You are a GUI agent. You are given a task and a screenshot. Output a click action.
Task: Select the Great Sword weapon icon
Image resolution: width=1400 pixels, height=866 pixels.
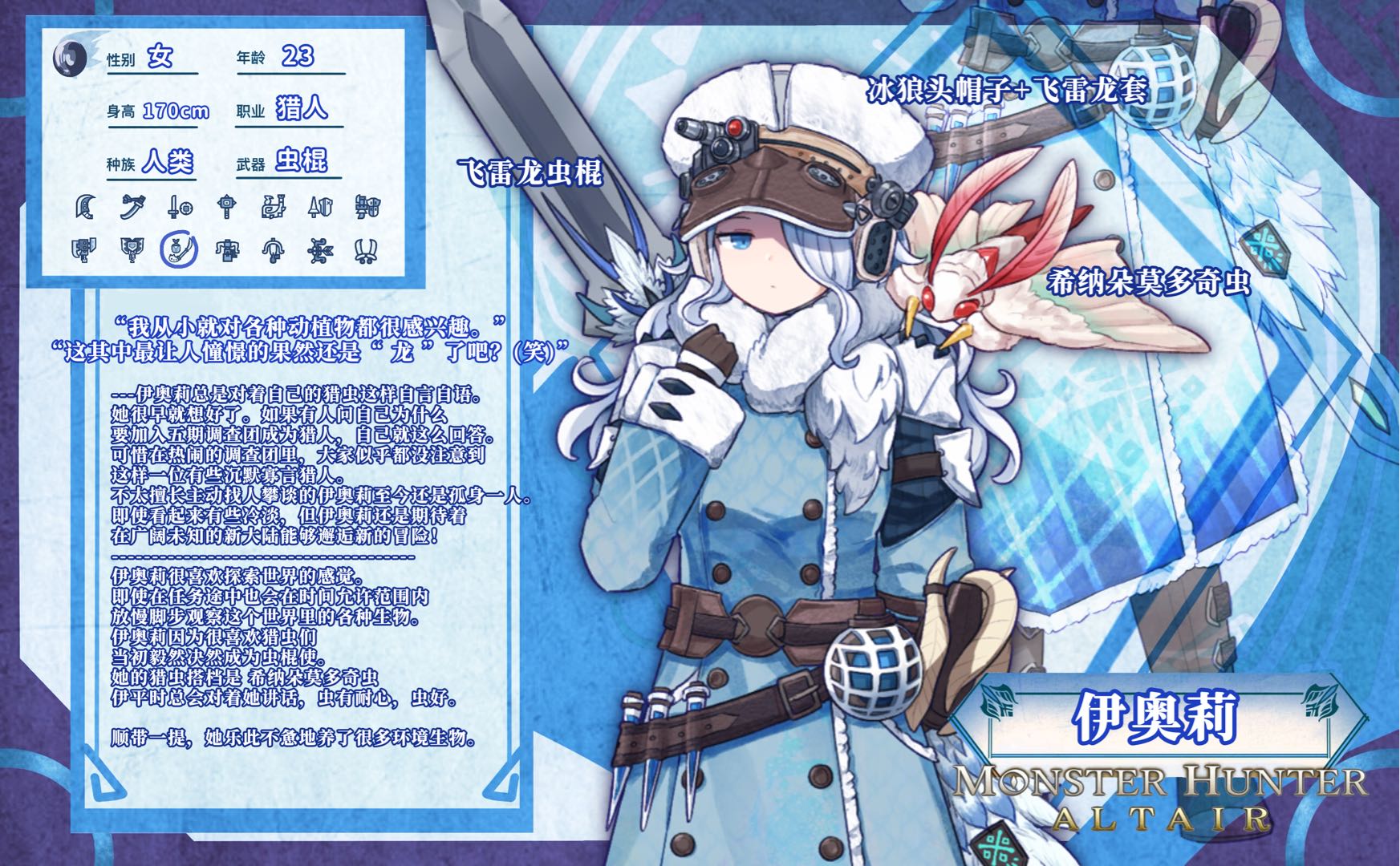click(86, 208)
